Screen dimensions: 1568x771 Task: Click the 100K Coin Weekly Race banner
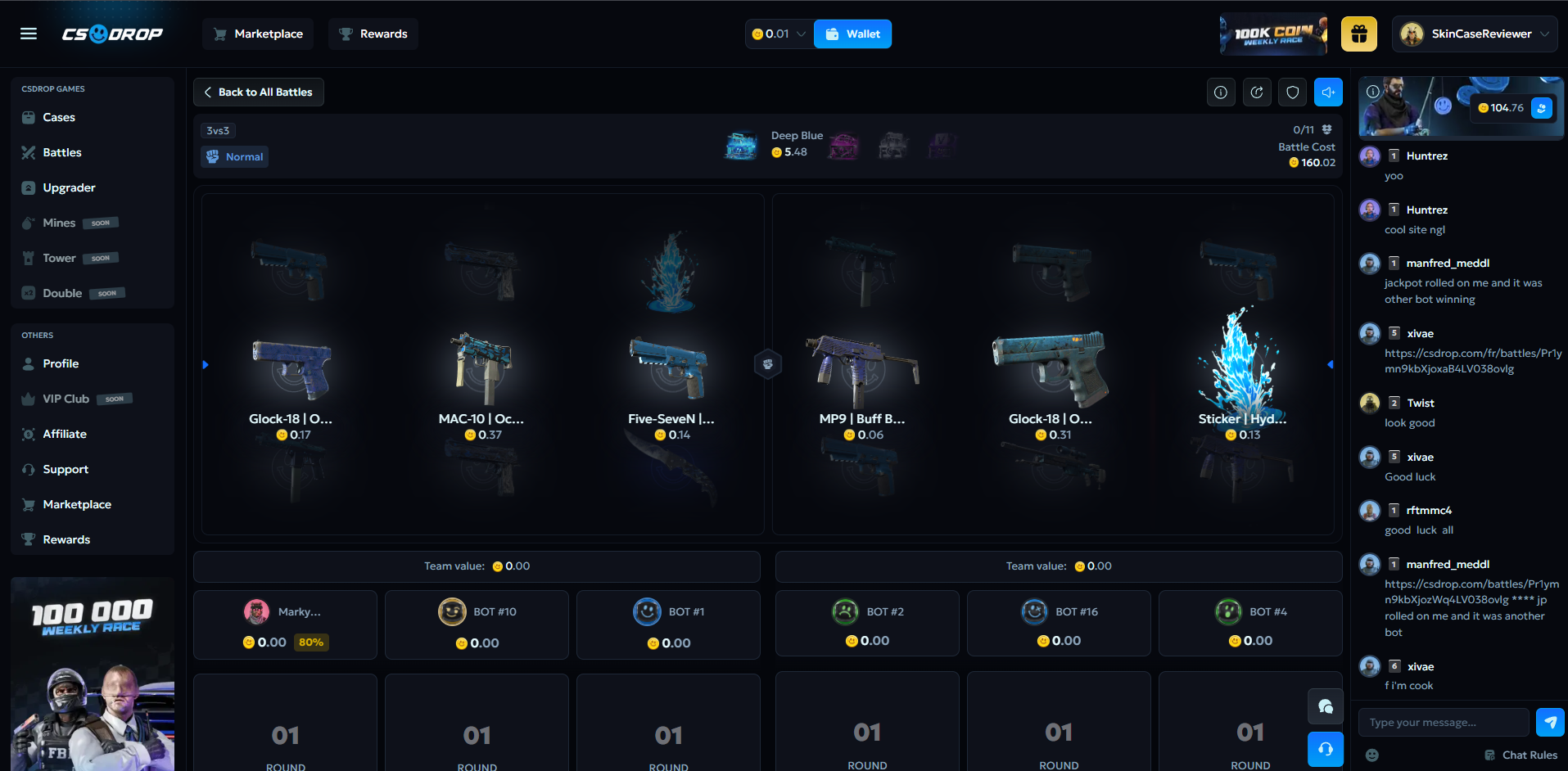(x=1272, y=34)
